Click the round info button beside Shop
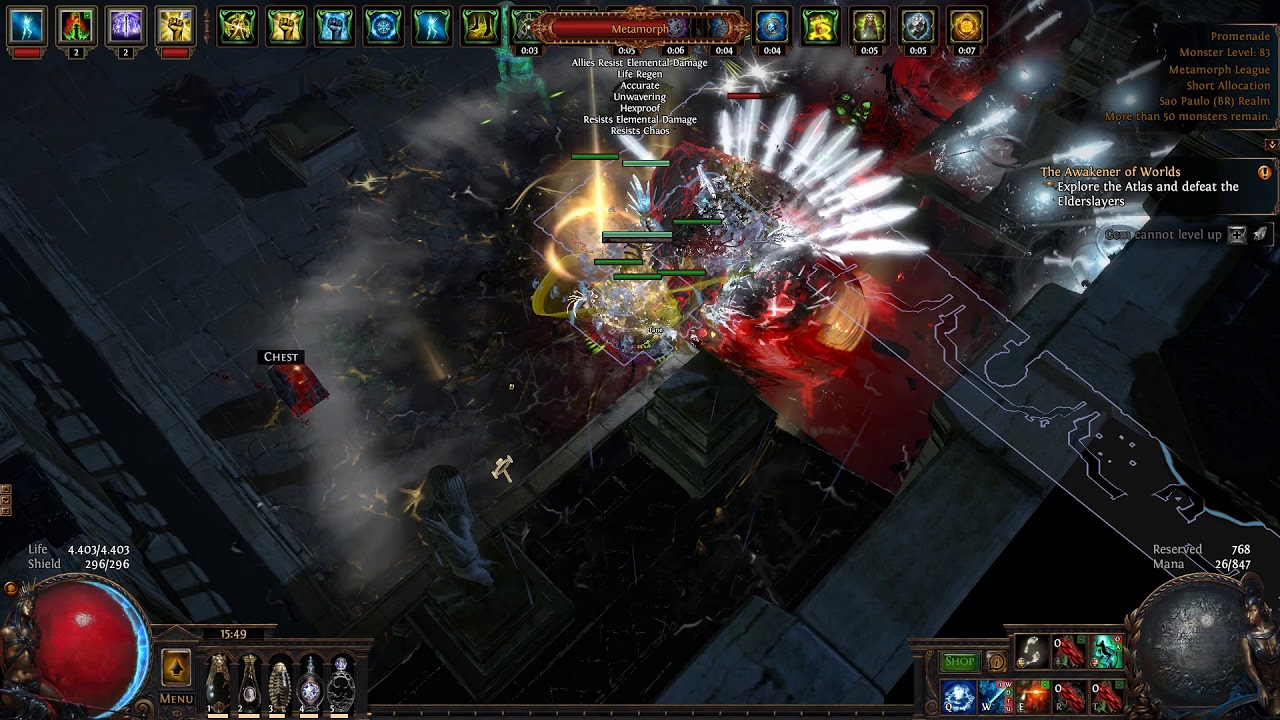The width and height of the screenshot is (1280, 720). (x=996, y=662)
